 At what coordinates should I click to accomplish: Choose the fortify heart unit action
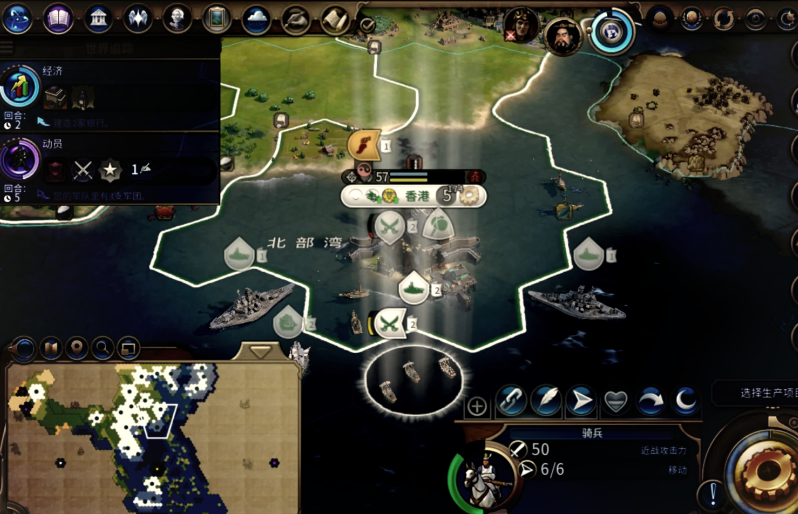click(615, 402)
